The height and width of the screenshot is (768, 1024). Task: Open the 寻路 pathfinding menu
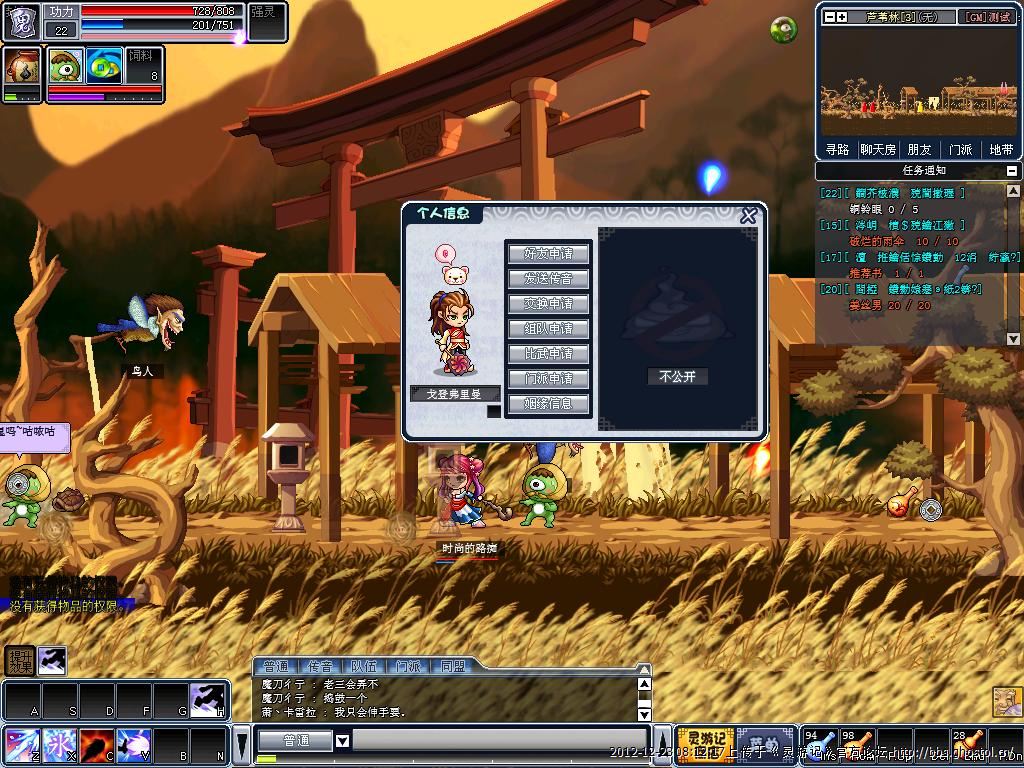(837, 149)
